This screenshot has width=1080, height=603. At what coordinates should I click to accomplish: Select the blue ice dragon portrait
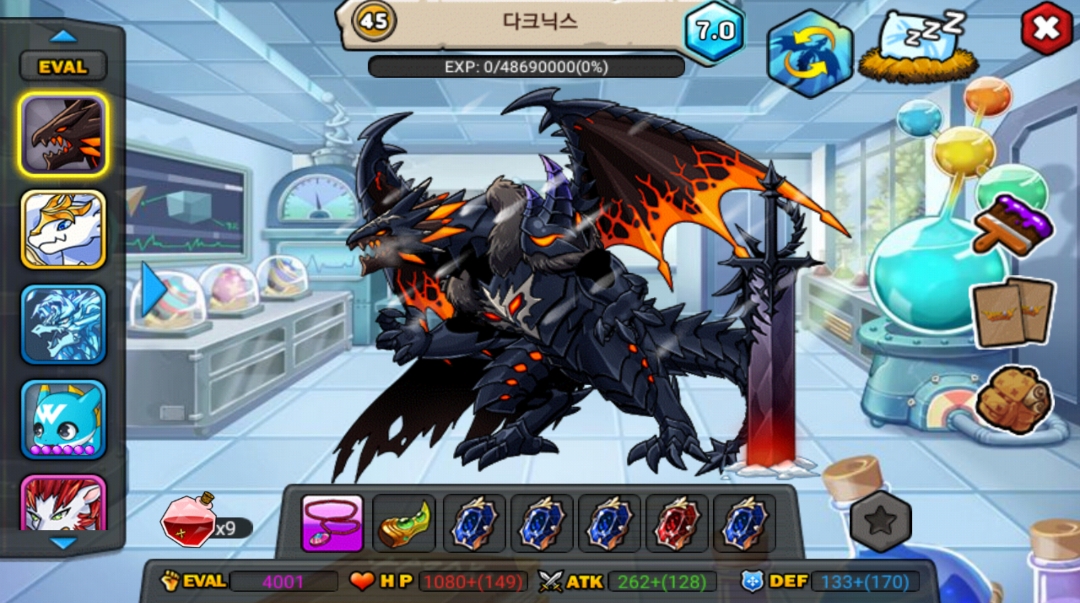[64, 325]
